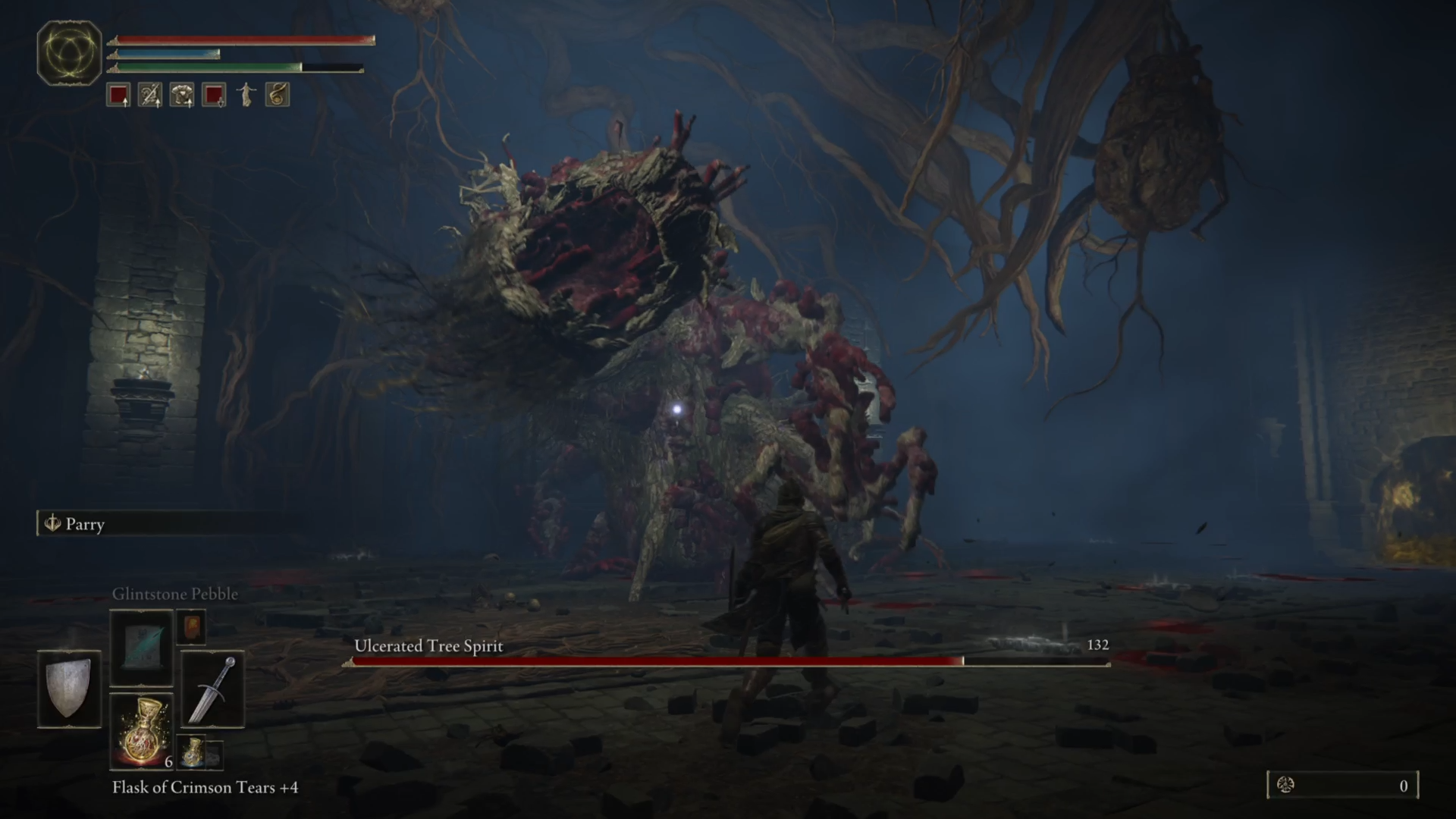Select the Glintstone Pebble spell slot
The image size is (1456, 819).
click(x=141, y=647)
